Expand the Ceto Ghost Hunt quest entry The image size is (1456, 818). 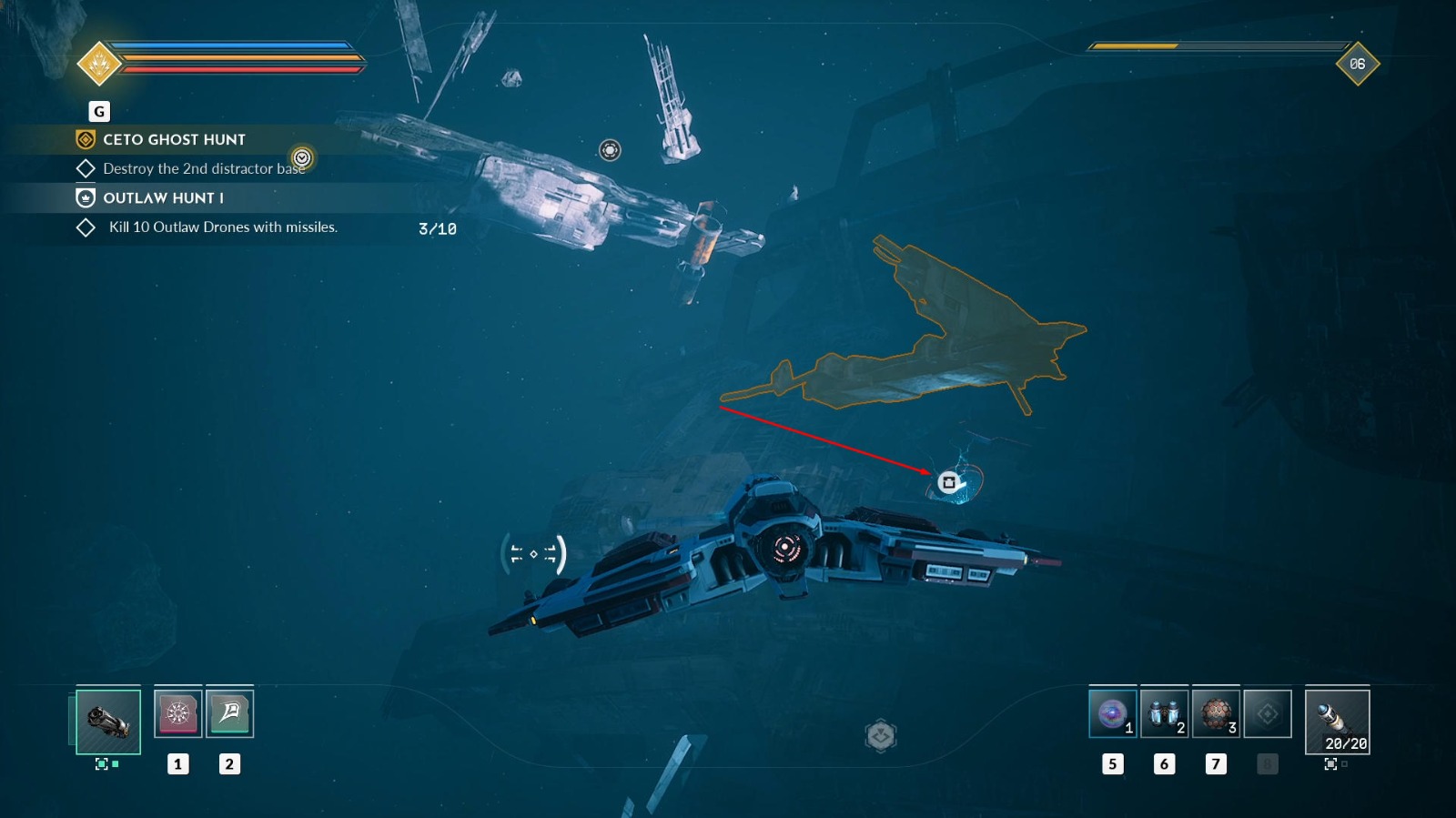click(x=173, y=140)
